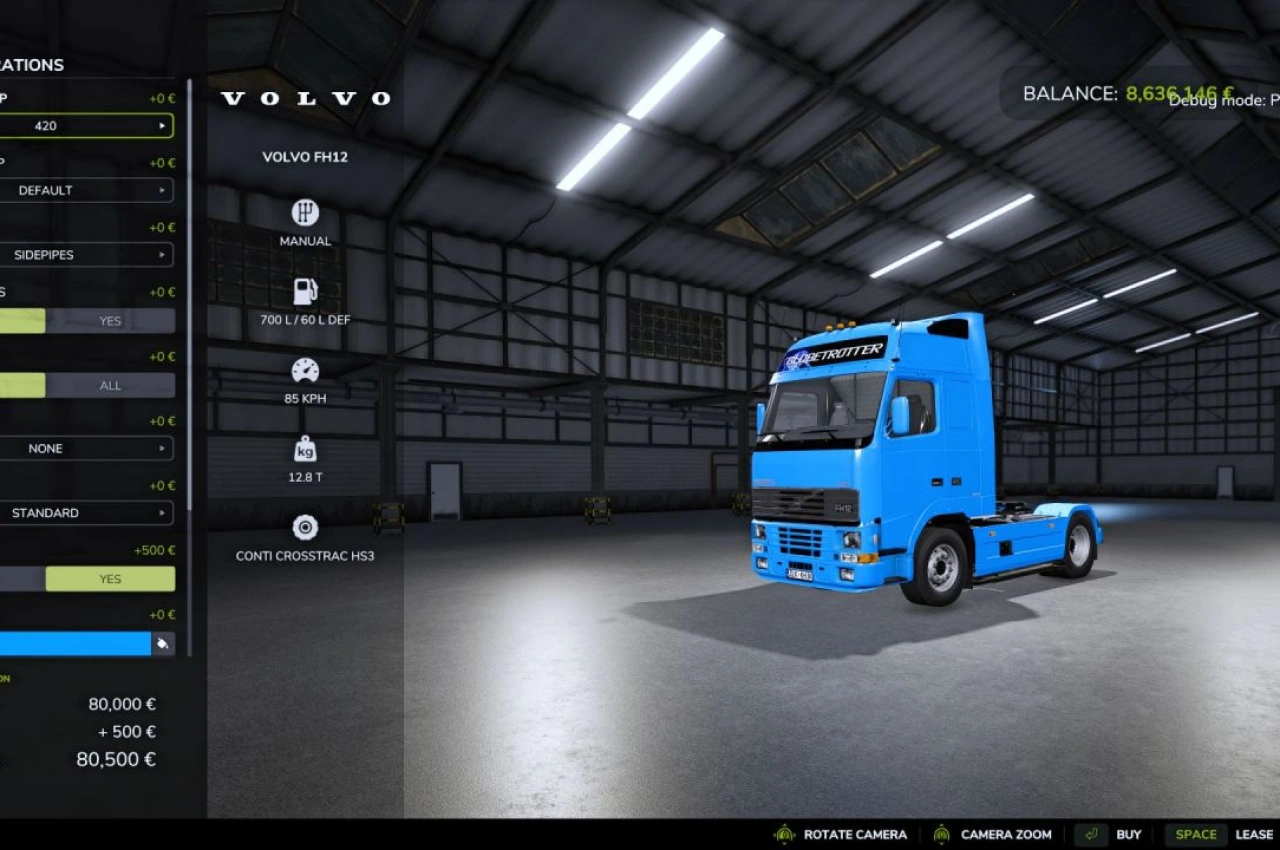Open the STANDARD option selector
This screenshot has height=850, width=1280.
[88, 512]
